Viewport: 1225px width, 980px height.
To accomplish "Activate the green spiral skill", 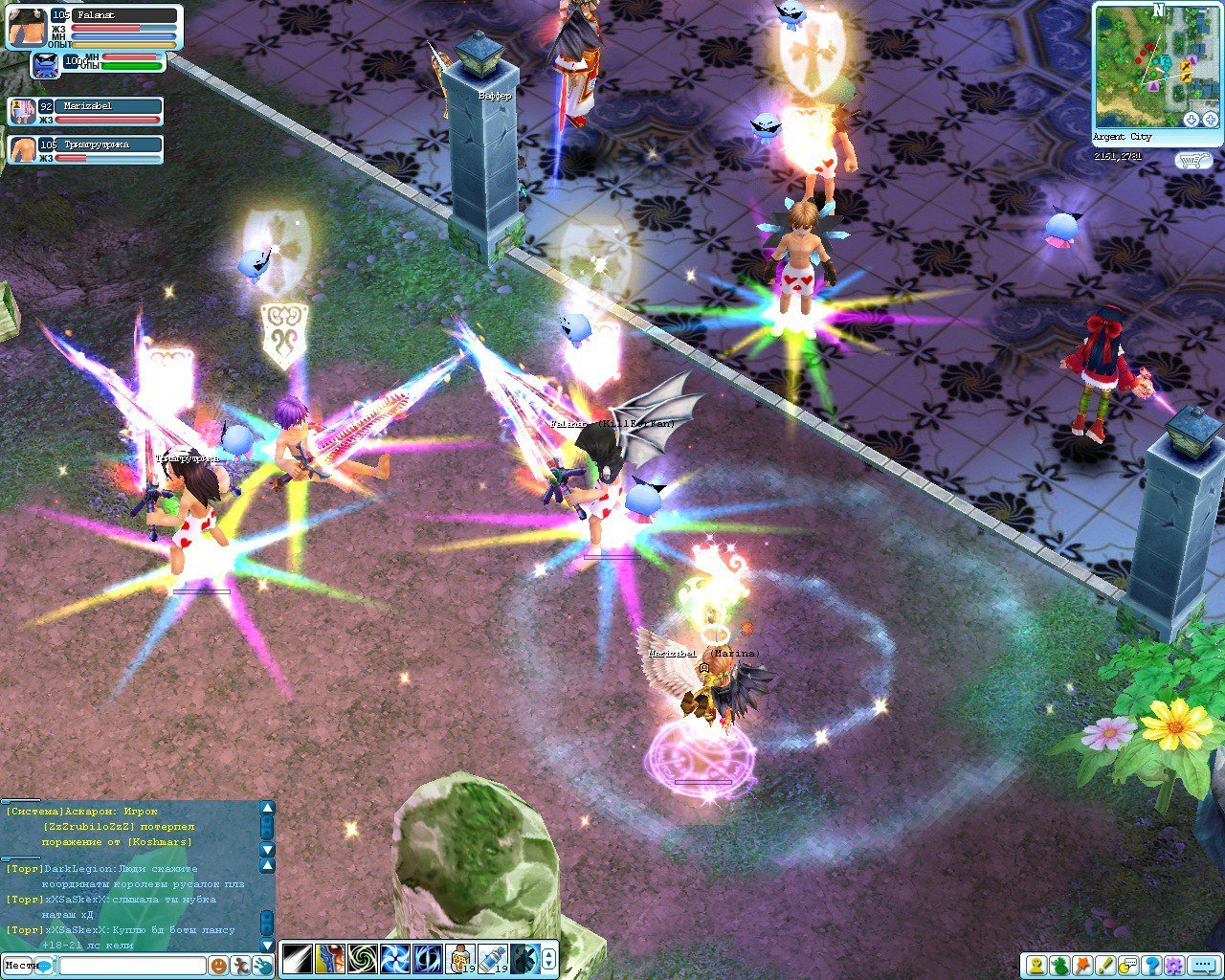I will [362, 958].
